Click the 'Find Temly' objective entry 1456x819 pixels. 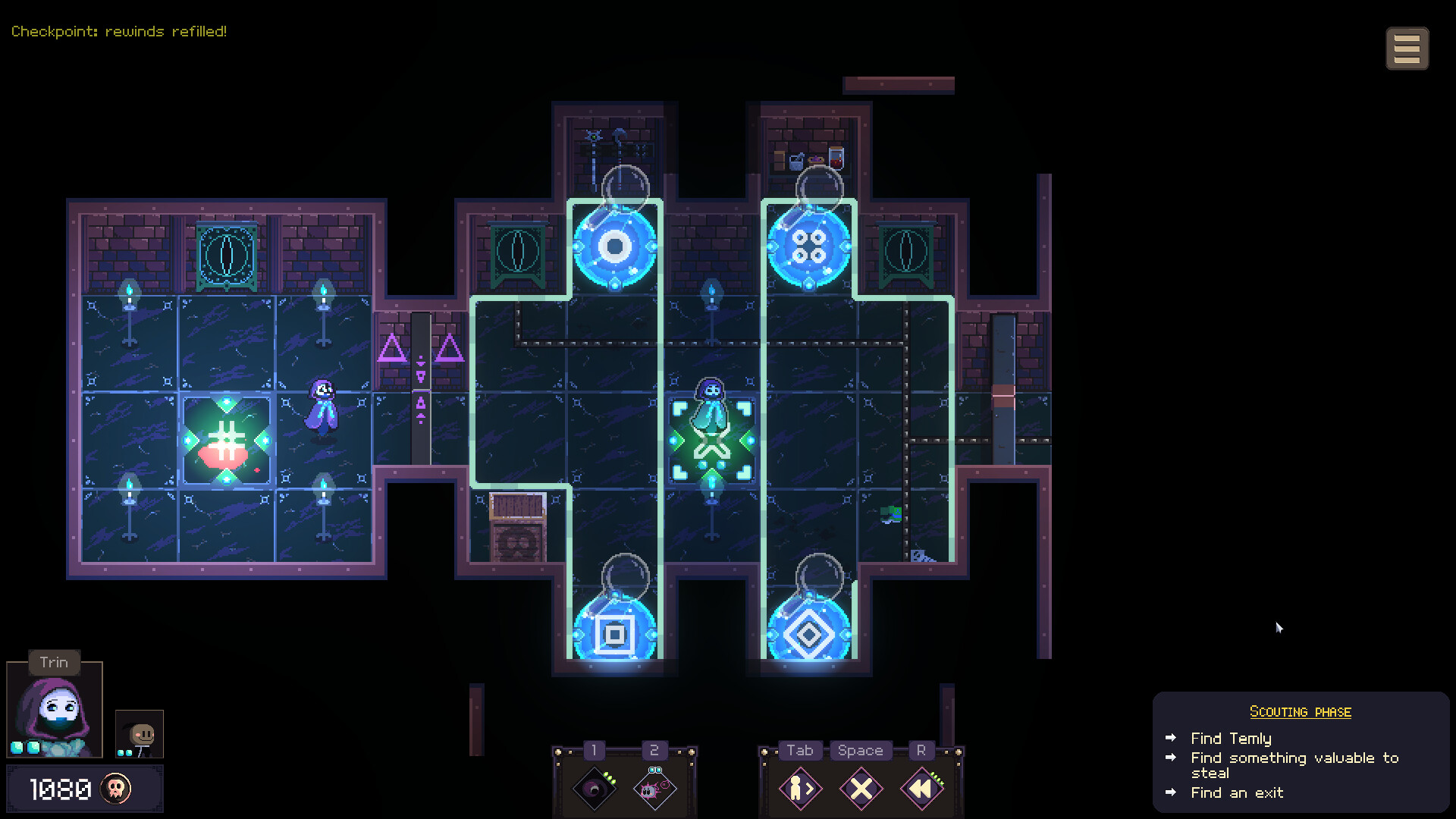click(x=1231, y=738)
